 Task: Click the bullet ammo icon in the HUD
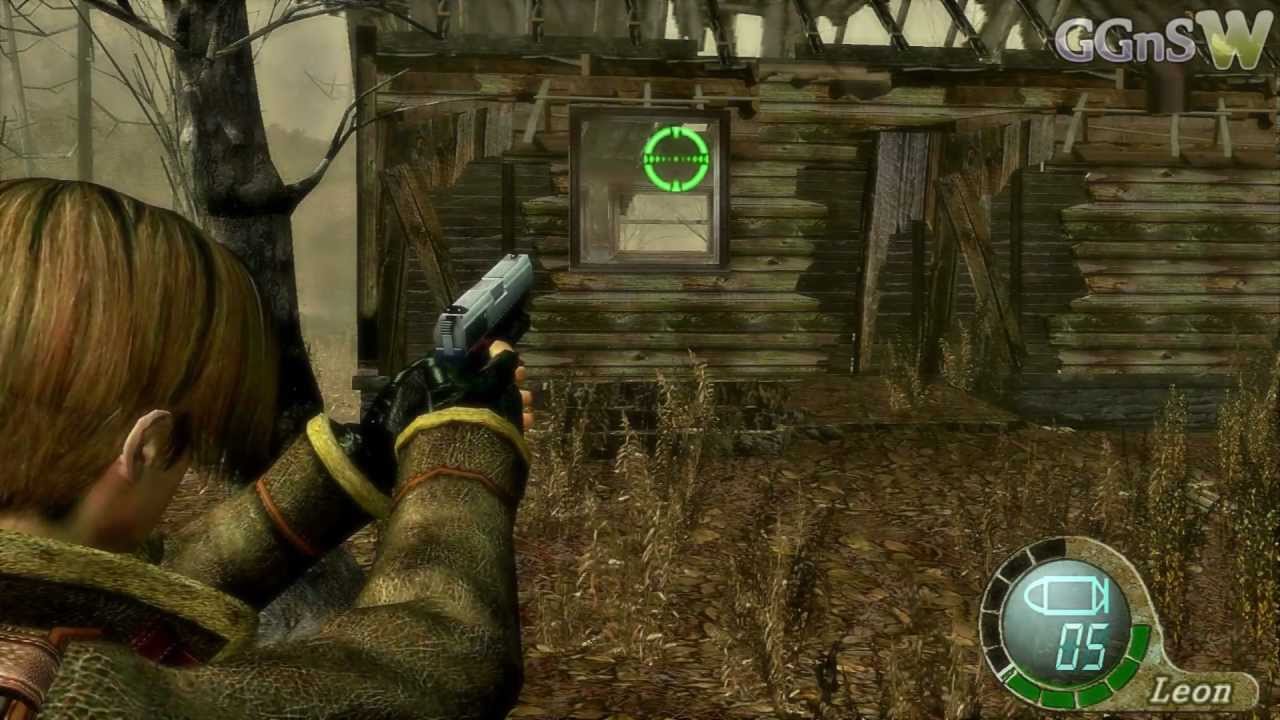pyautogui.click(x=1066, y=598)
